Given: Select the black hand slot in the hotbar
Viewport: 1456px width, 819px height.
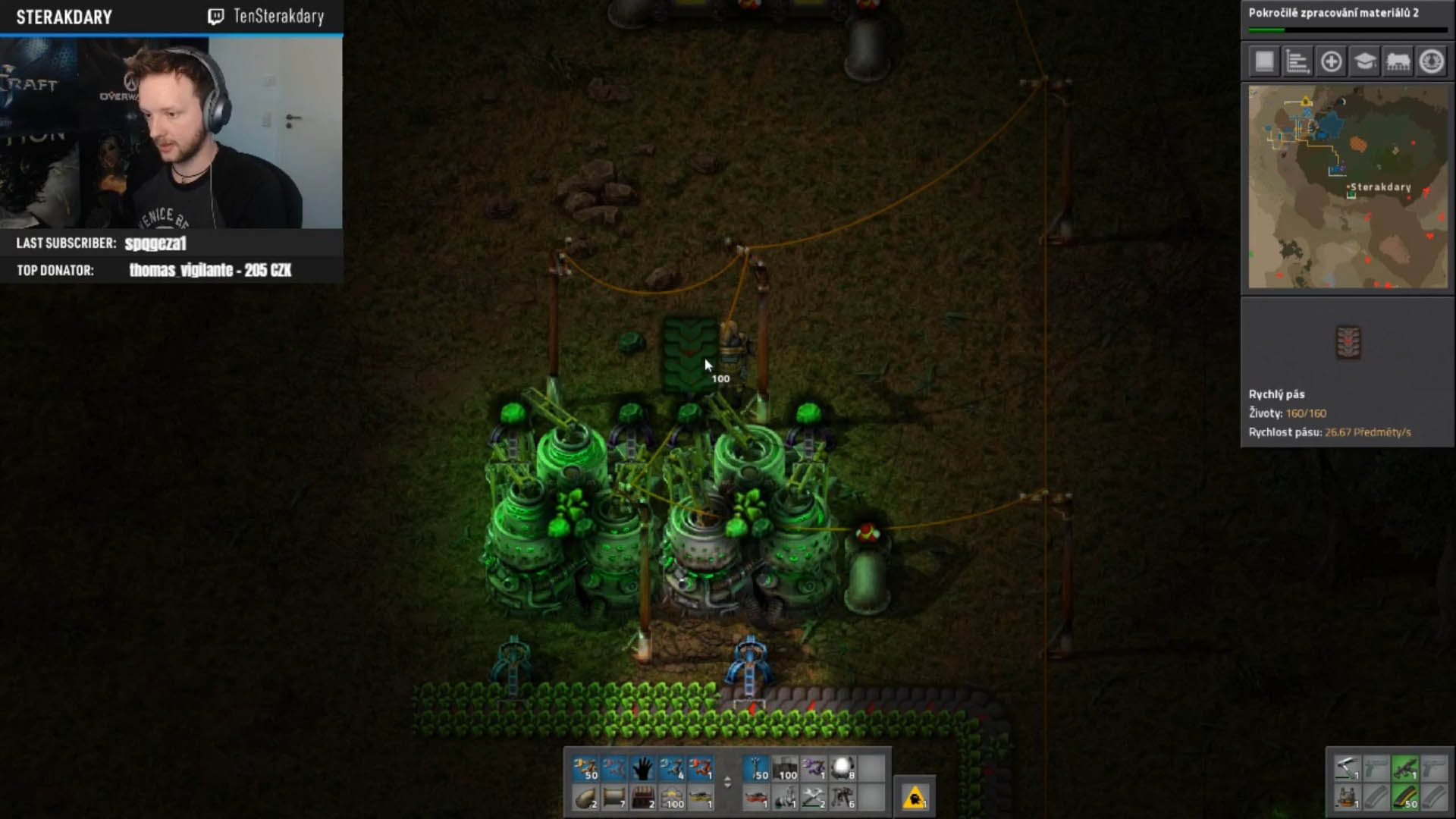Looking at the screenshot, I should 642,768.
